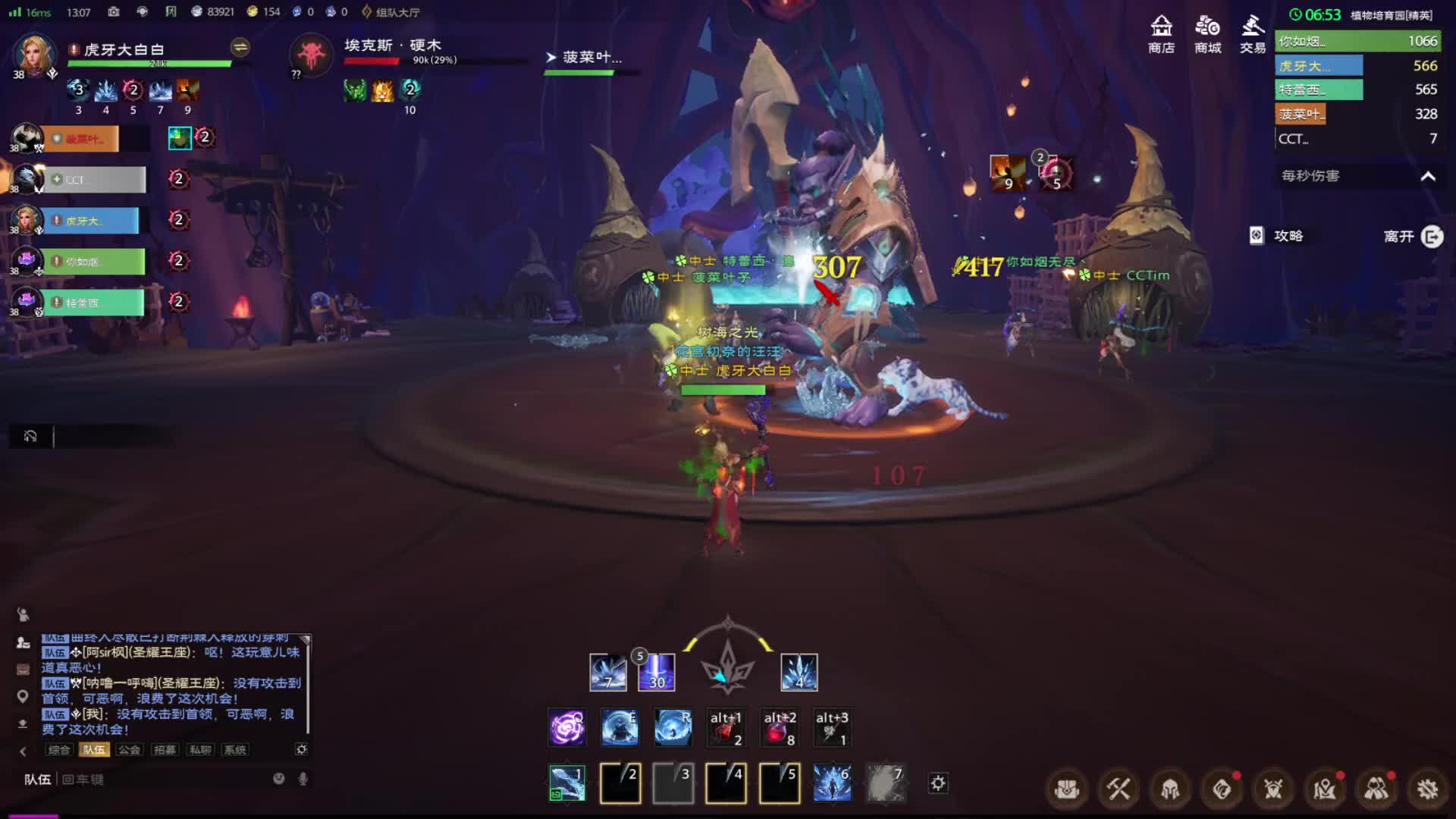Screen dimensions: 1456x819
Task: Switch chat to the 招募 recruit tab
Action: [x=165, y=750]
